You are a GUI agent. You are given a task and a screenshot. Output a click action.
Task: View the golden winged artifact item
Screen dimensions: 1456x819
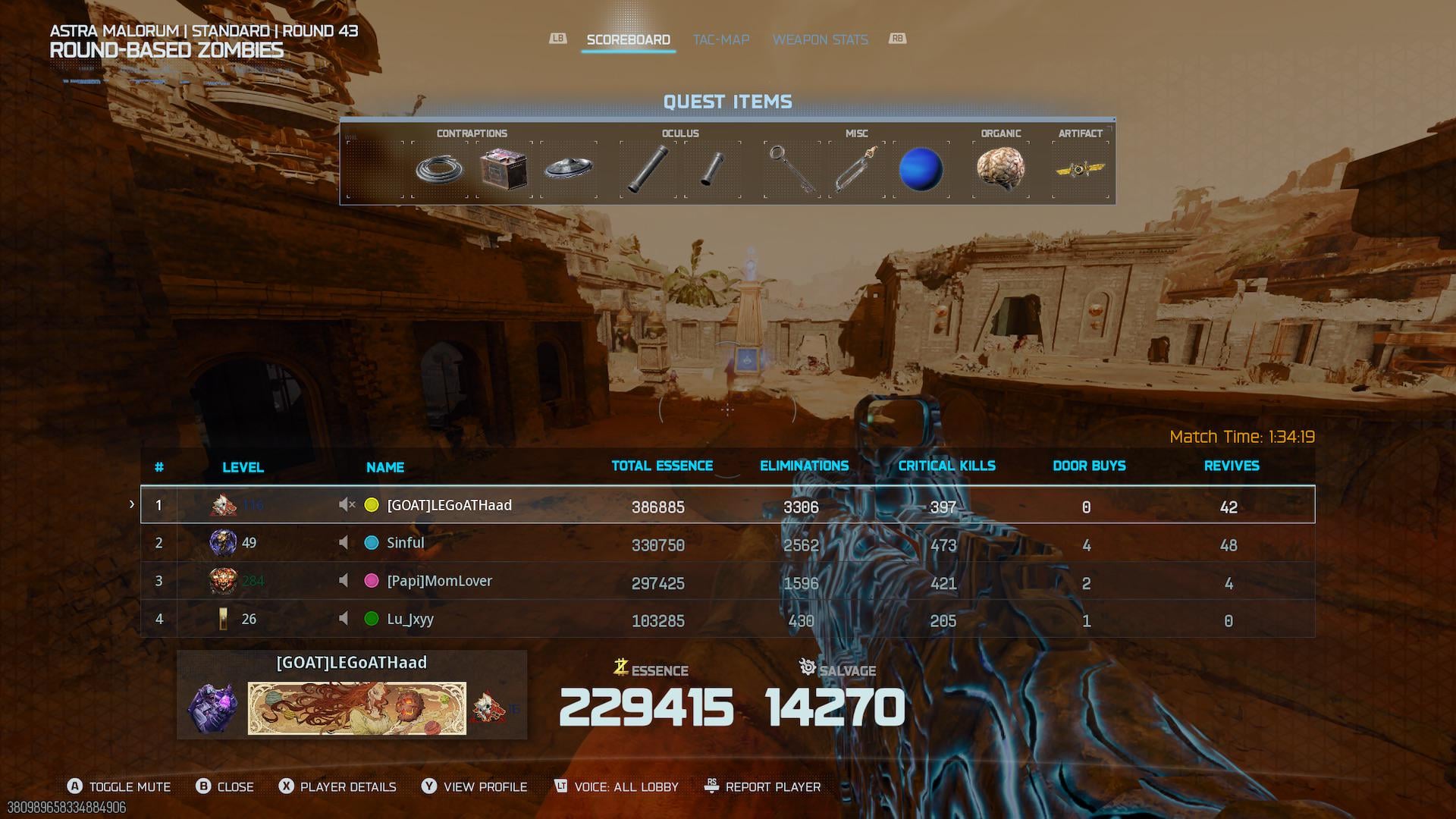(x=1080, y=168)
